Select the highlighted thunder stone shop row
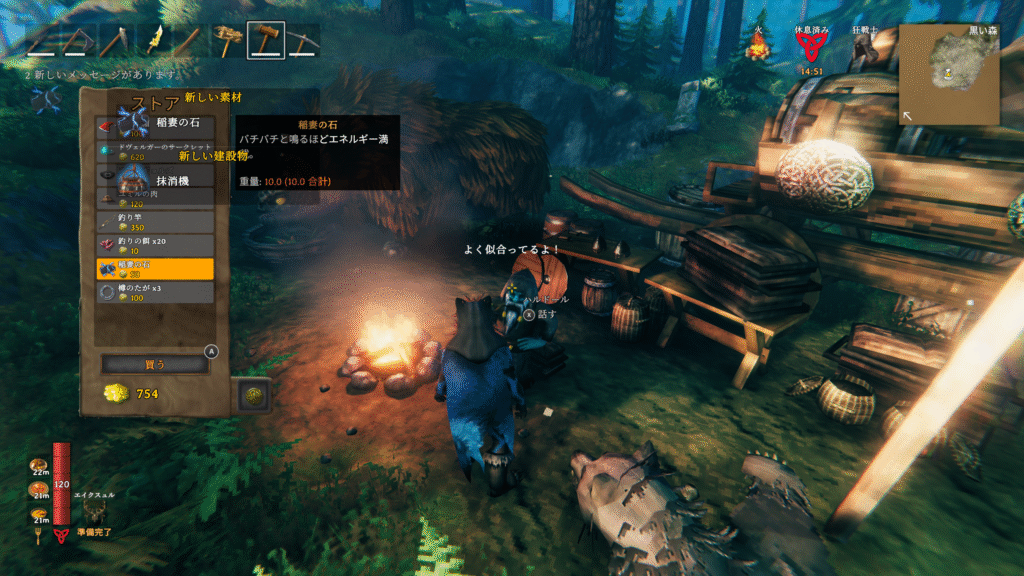The width and height of the screenshot is (1024, 576). click(x=155, y=268)
